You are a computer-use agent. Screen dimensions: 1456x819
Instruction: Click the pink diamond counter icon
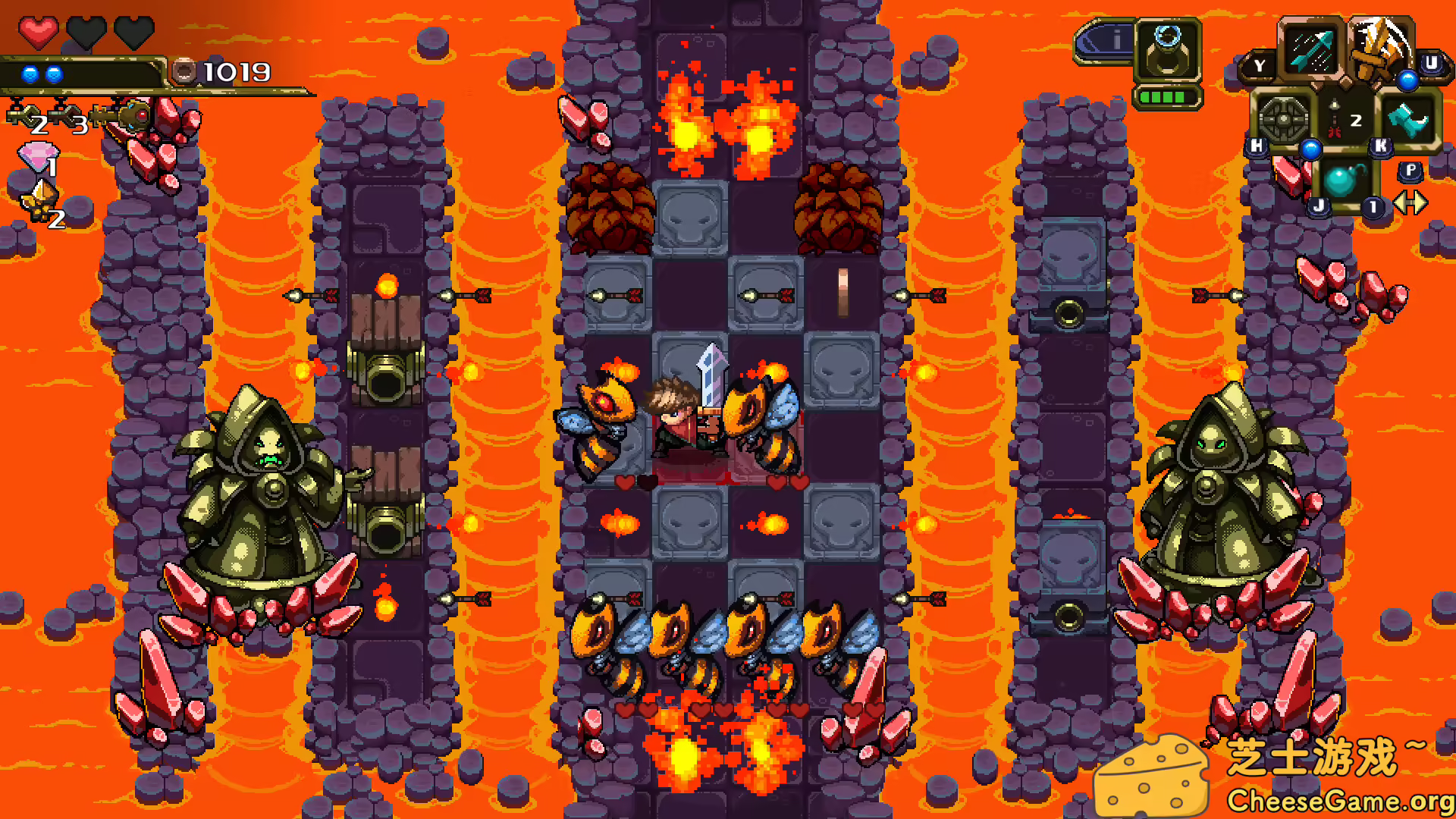pos(37,155)
